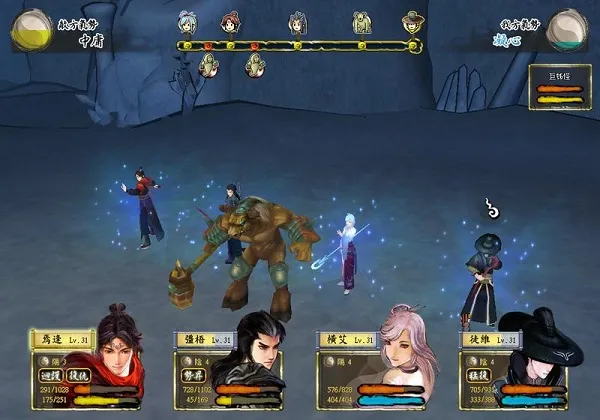The image size is (600, 420).
Task: Click the enemy momentum yellow orb
Action: click(31, 30)
